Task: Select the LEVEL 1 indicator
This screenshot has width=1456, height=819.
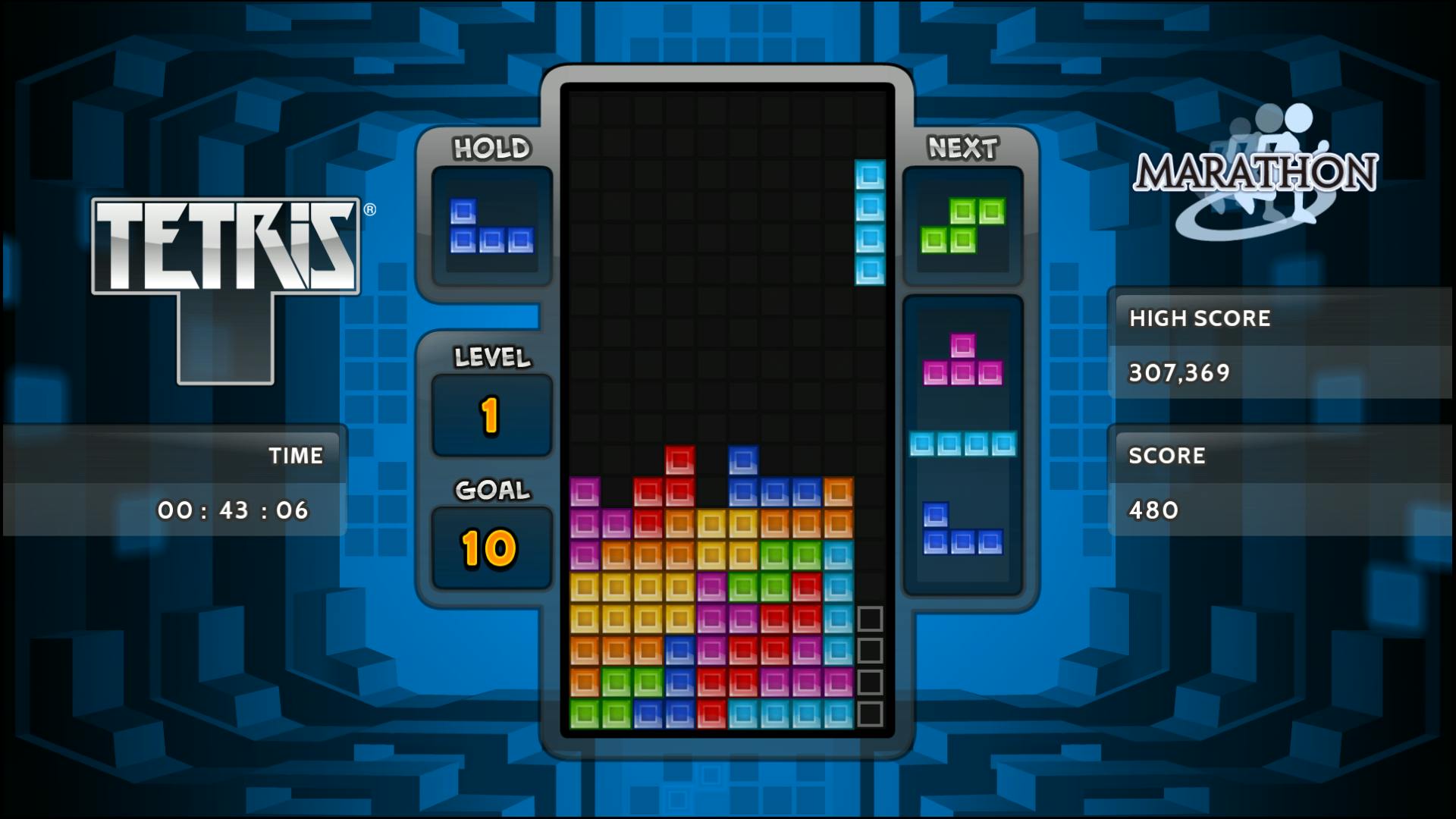Action: [x=491, y=413]
